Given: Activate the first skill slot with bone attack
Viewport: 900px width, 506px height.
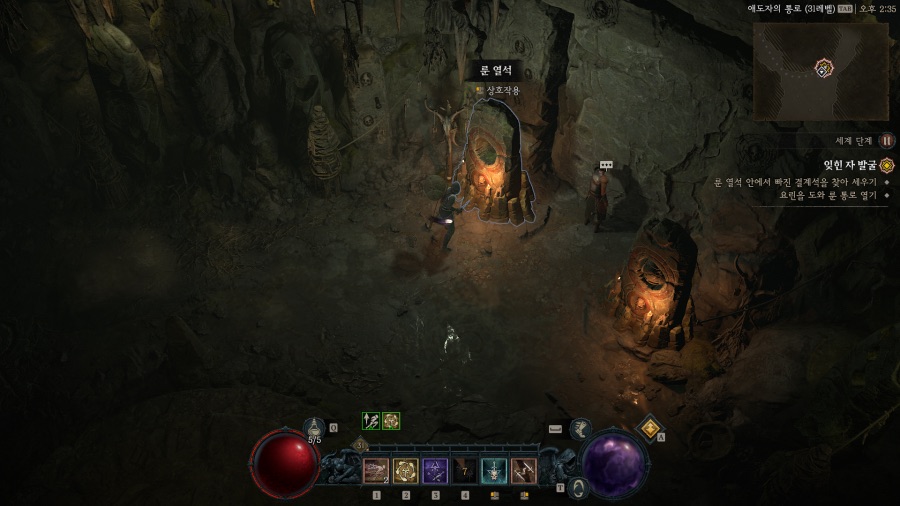Looking at the screenshot, I should tap(376, 470).
